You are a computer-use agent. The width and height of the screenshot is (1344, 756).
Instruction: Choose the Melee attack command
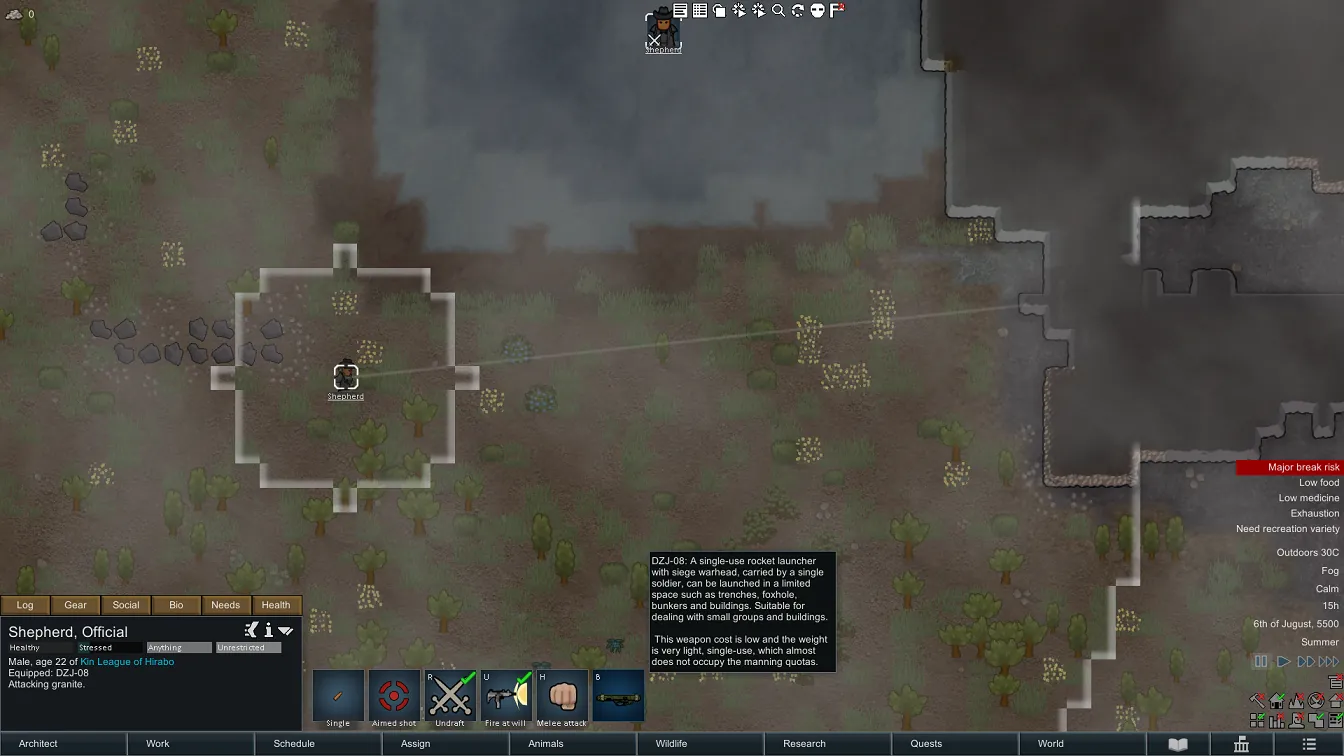(562, 697)
